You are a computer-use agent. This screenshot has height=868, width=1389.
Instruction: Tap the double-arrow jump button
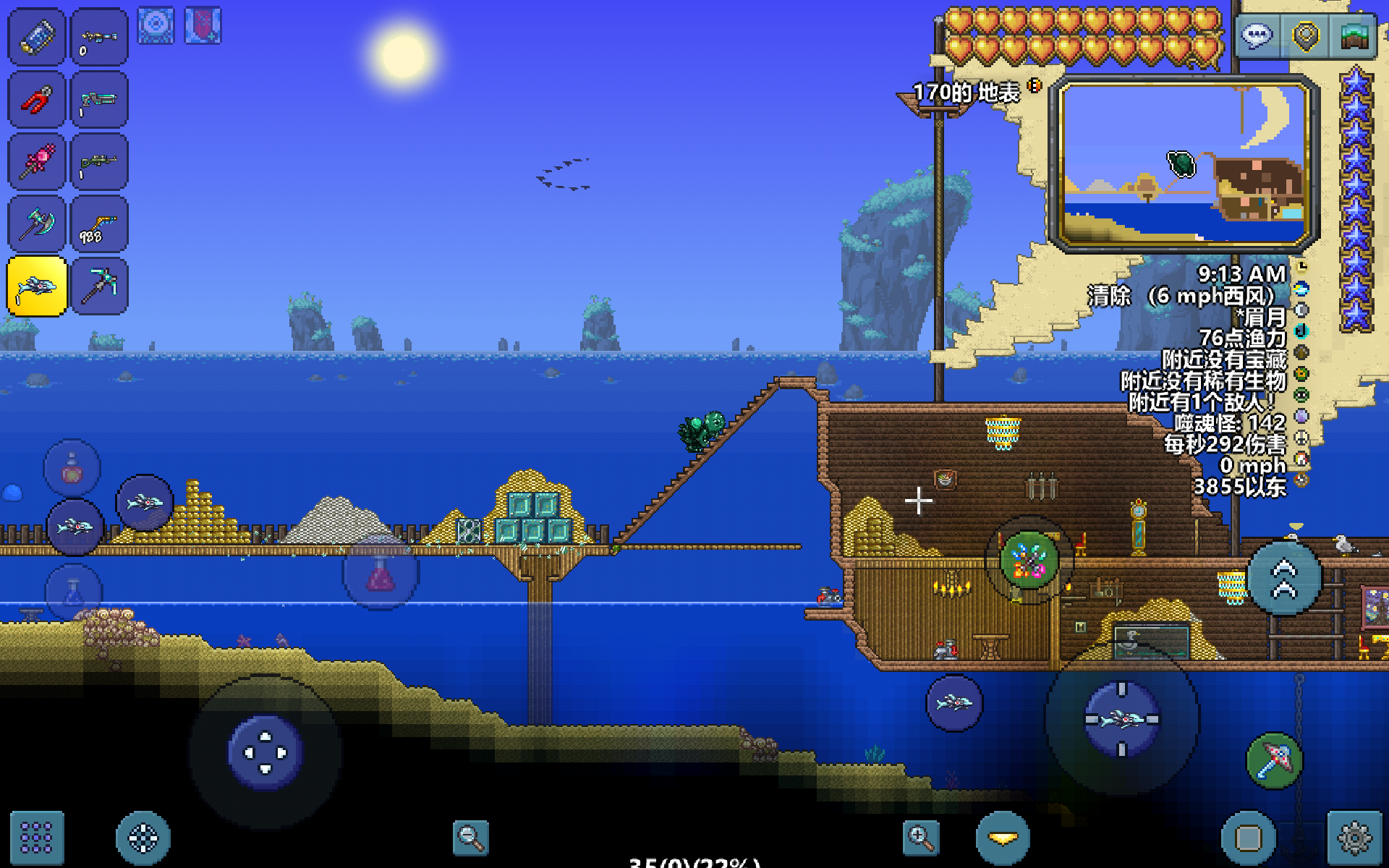1285,579
